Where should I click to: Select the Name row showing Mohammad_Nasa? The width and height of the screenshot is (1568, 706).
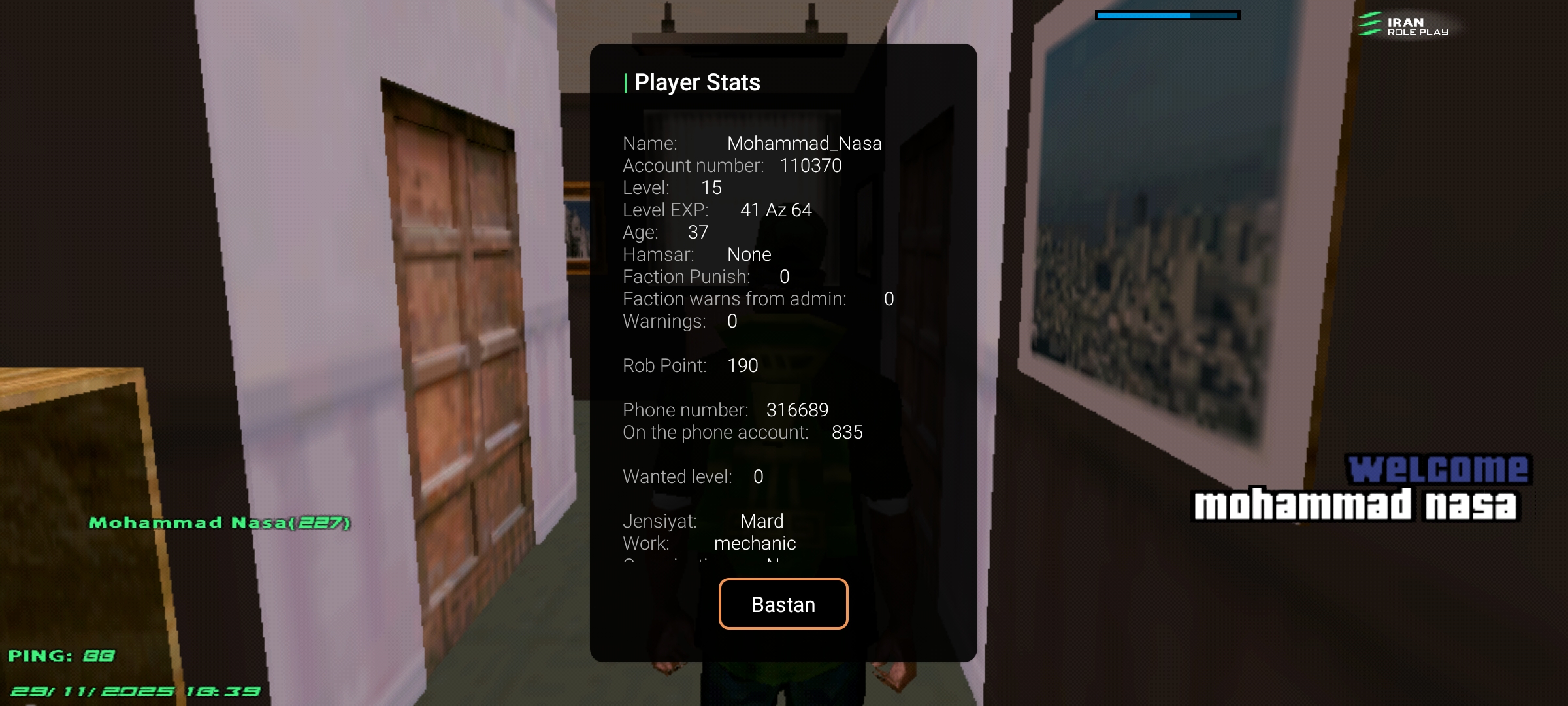[751, 143]
